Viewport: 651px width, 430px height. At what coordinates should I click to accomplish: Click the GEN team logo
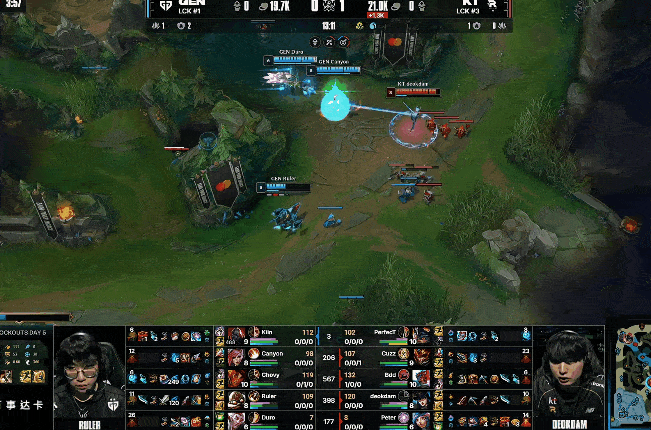pyautogui.click(x=166, y=6)
